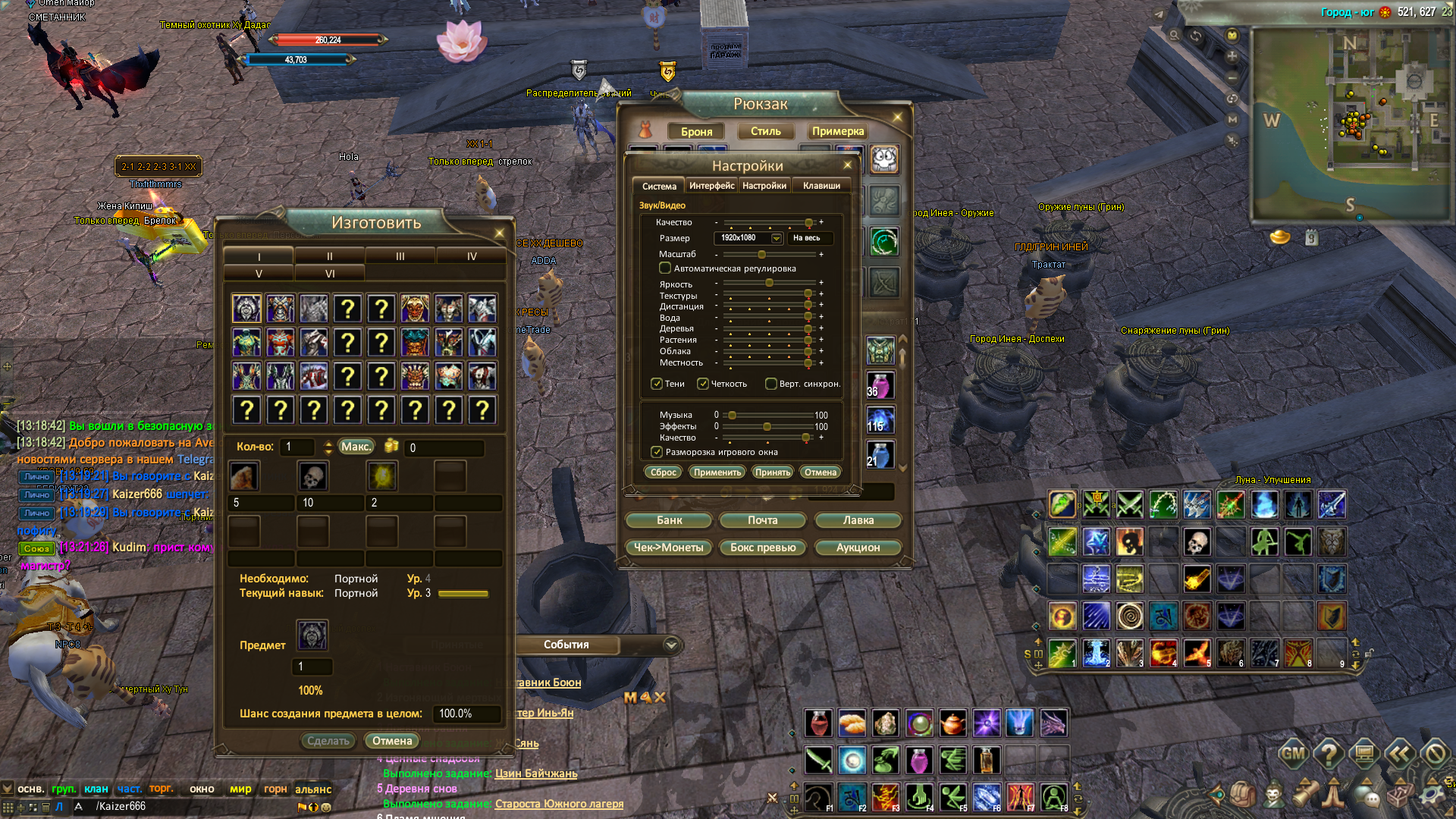
Task: Close the Изготовить crafting window
Action: coord(499,233)
